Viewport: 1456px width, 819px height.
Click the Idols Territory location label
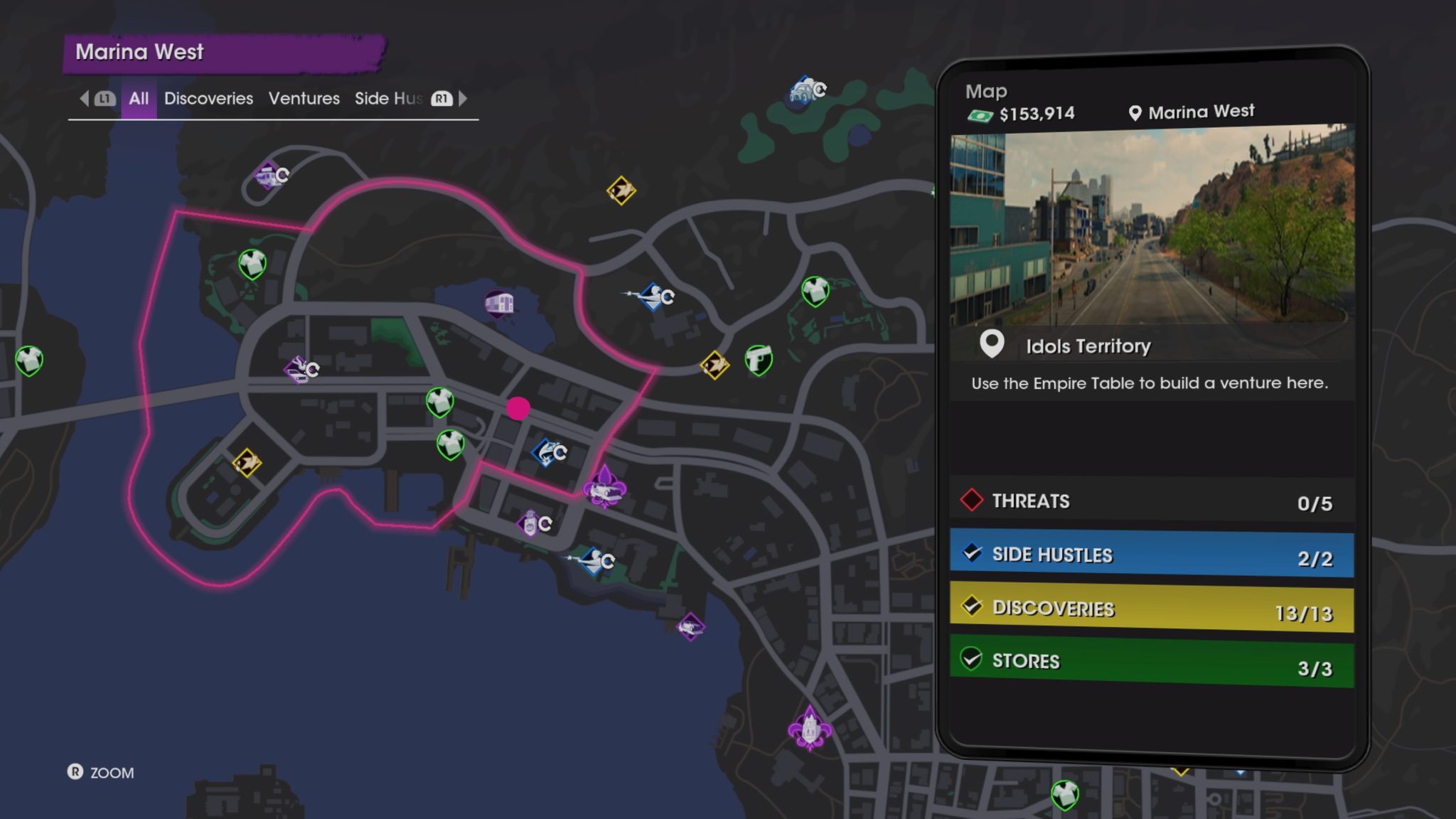pos(1088,346)
